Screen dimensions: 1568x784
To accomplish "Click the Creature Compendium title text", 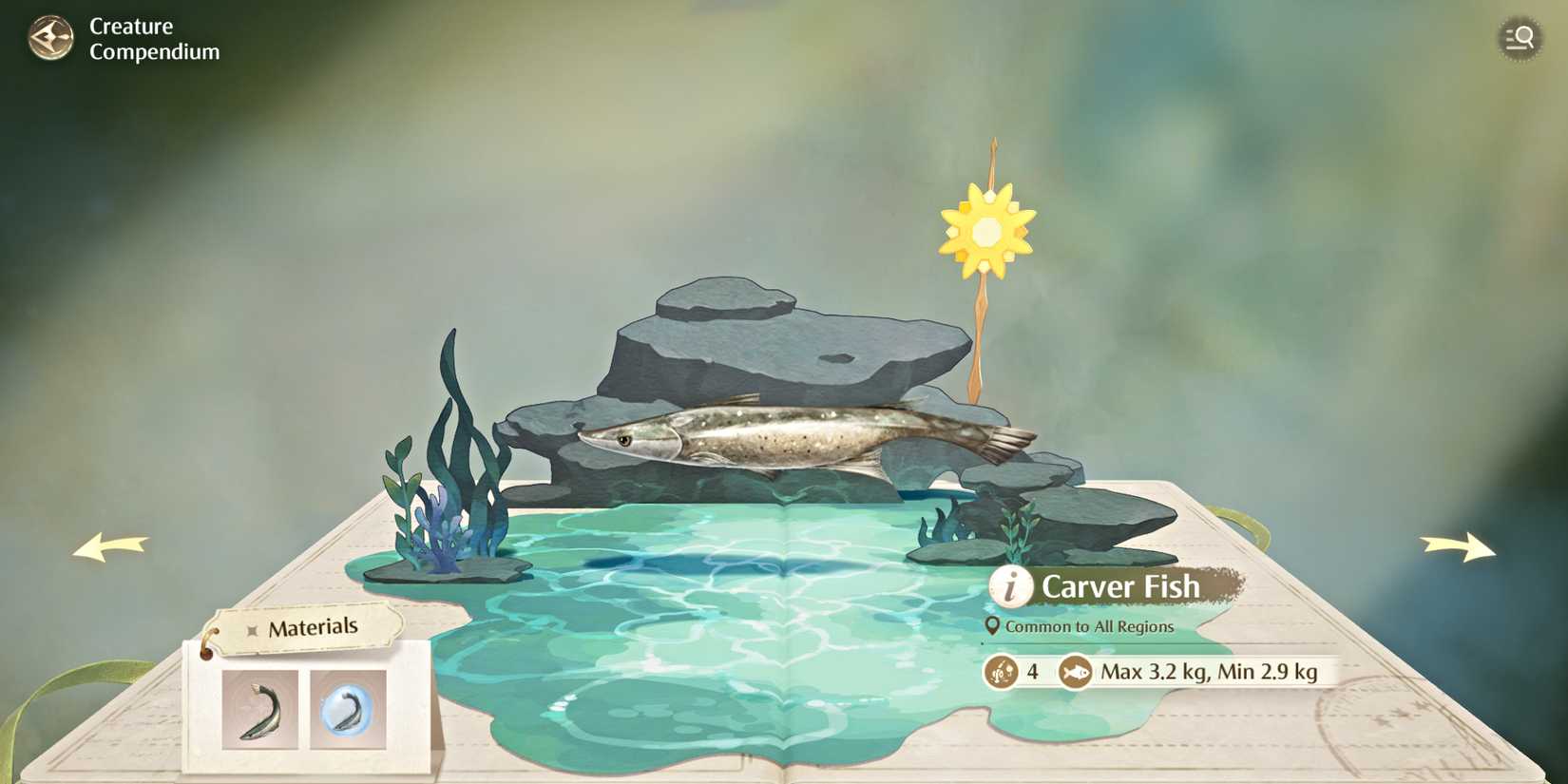I will 152,38.
